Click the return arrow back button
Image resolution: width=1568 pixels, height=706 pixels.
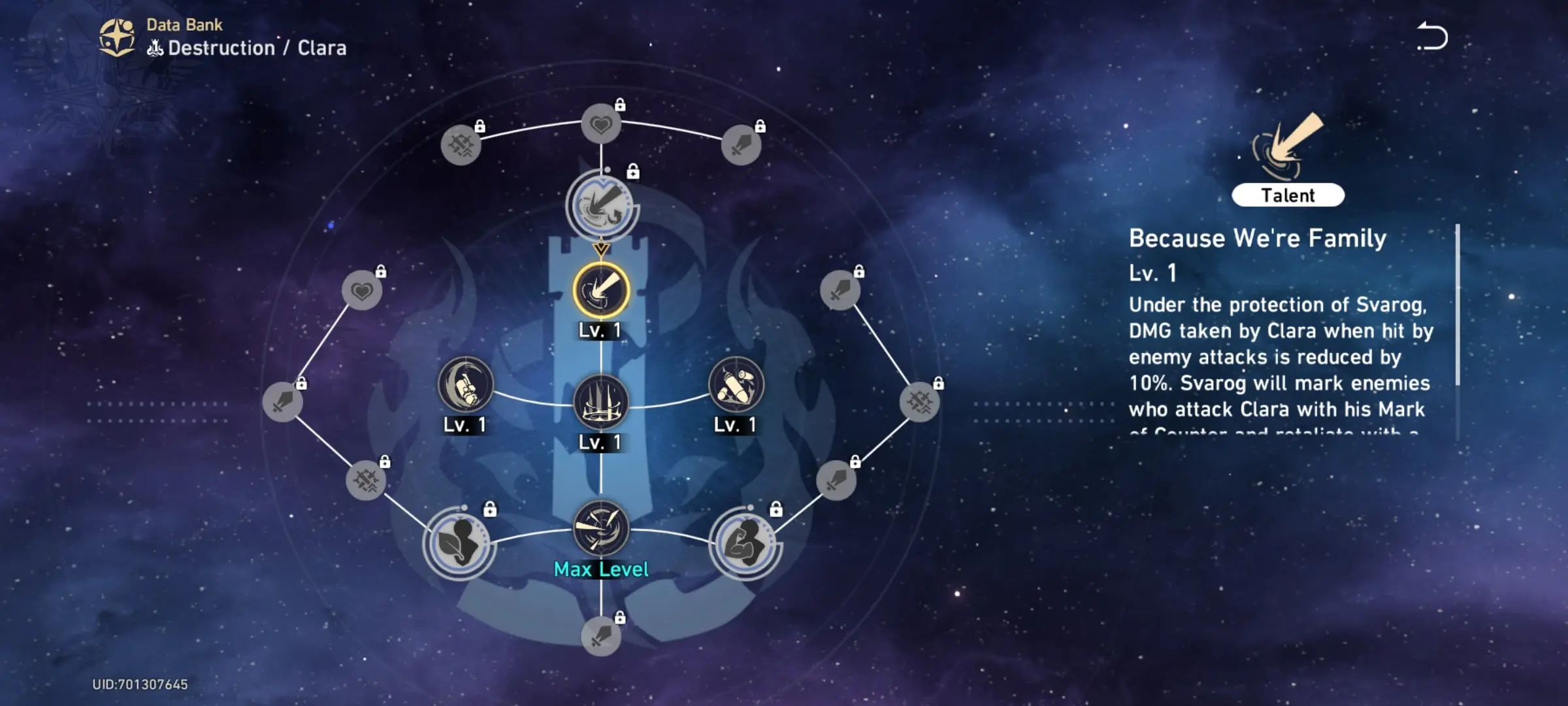tap(1432, 37)
